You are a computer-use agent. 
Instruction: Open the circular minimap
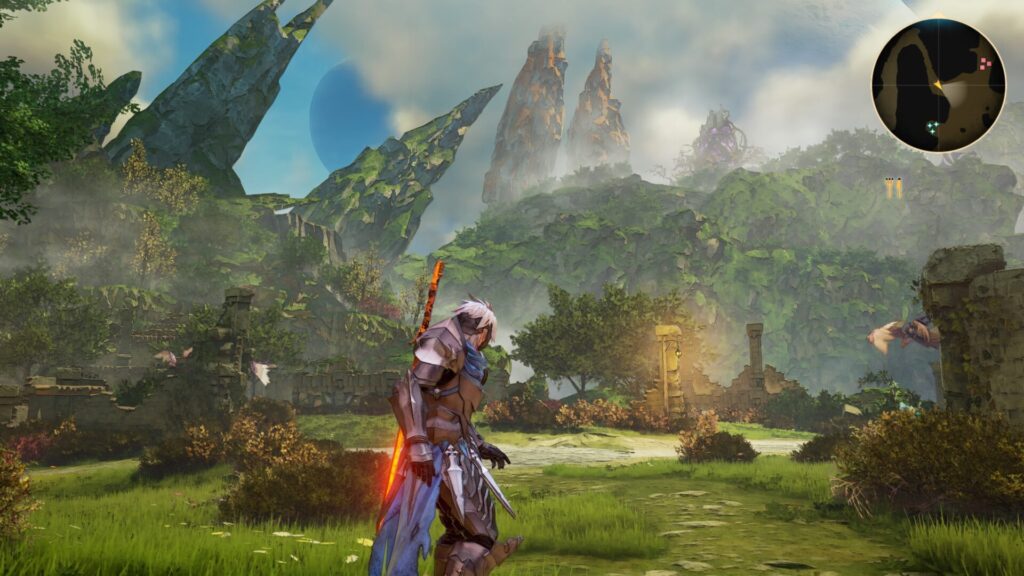click(938, 85)
